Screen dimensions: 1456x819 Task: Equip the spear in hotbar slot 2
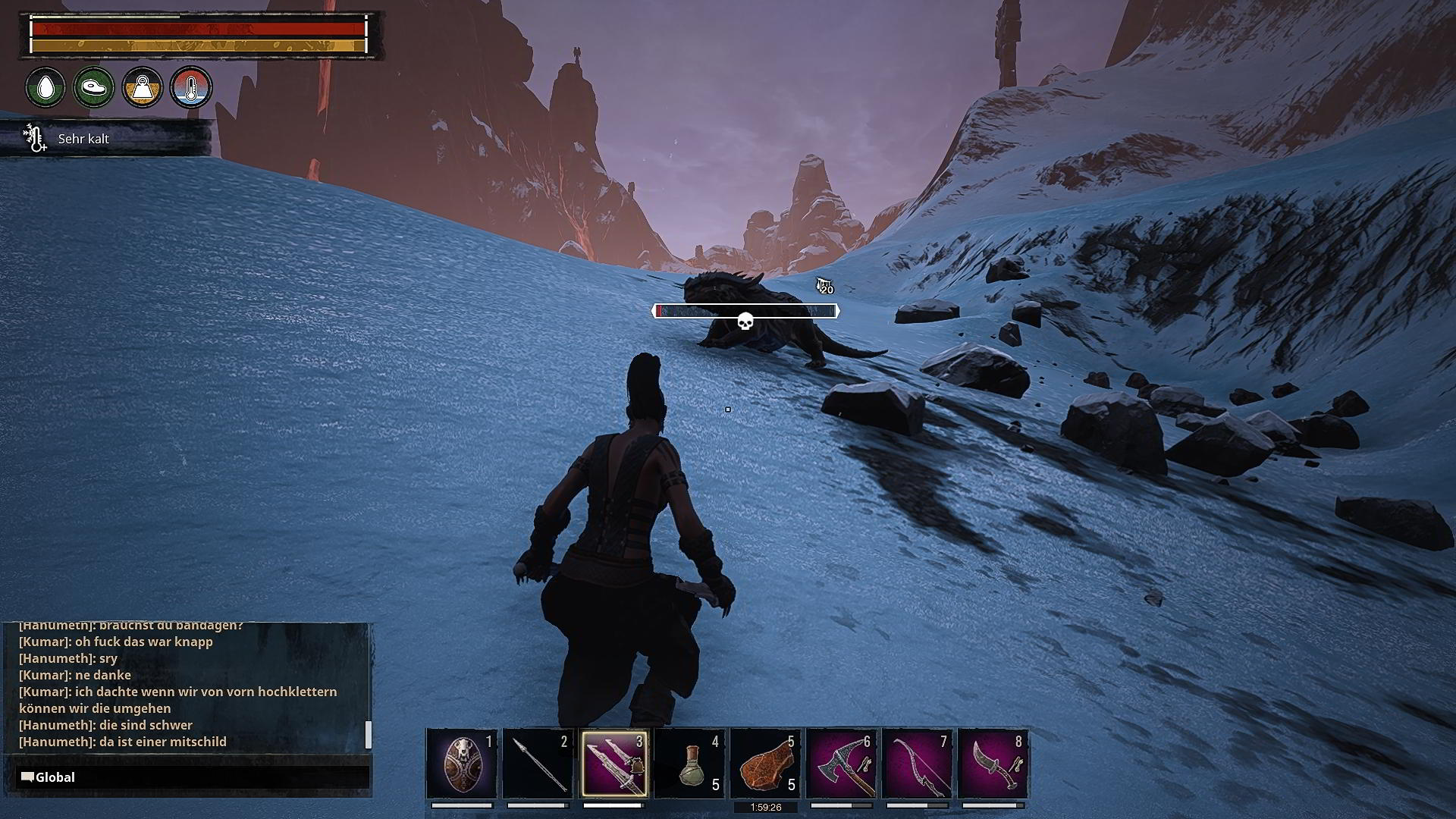coord(538,763)
